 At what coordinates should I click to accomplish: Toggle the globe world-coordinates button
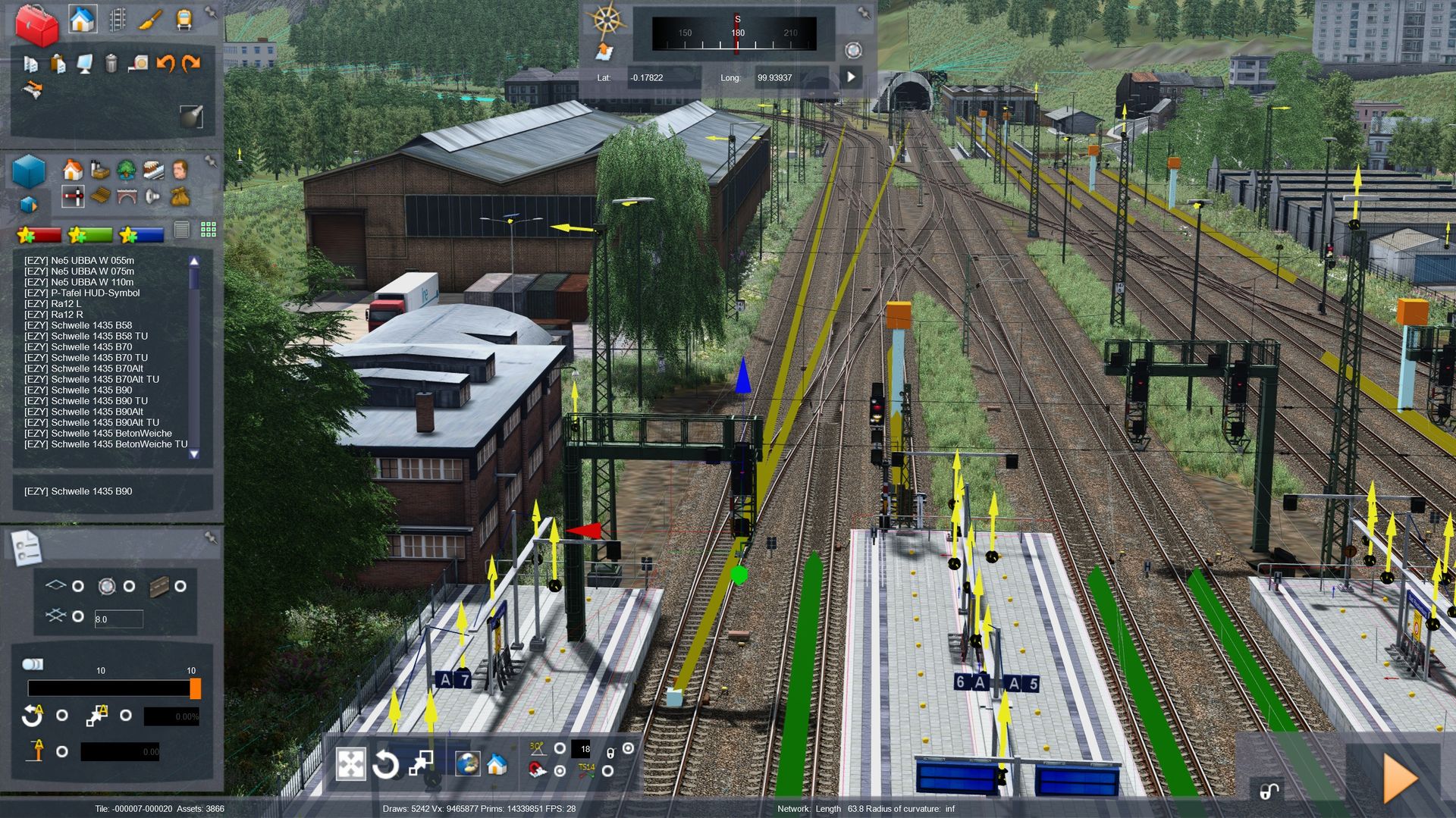pyautogui.click(x=466, y=763)
